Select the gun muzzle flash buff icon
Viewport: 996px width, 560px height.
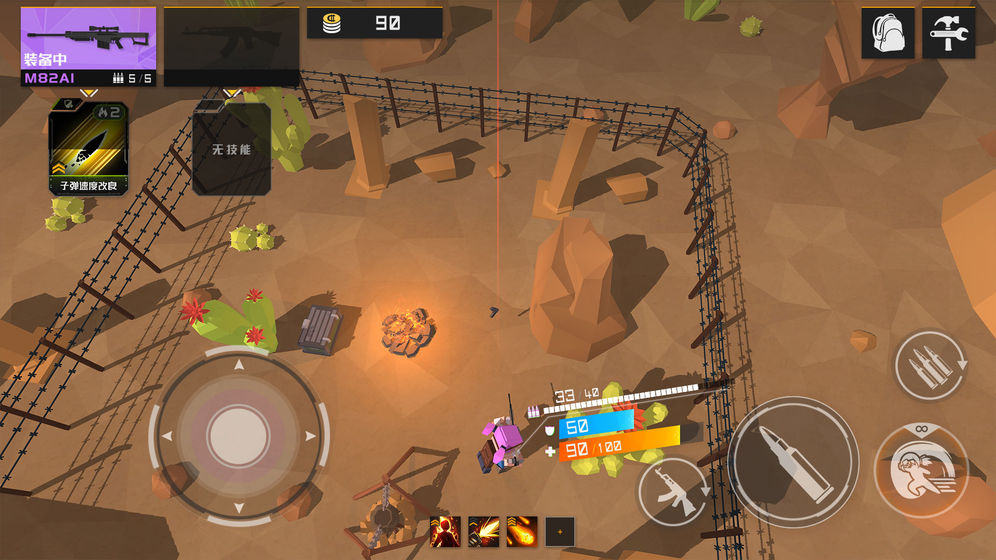point(483,531)
